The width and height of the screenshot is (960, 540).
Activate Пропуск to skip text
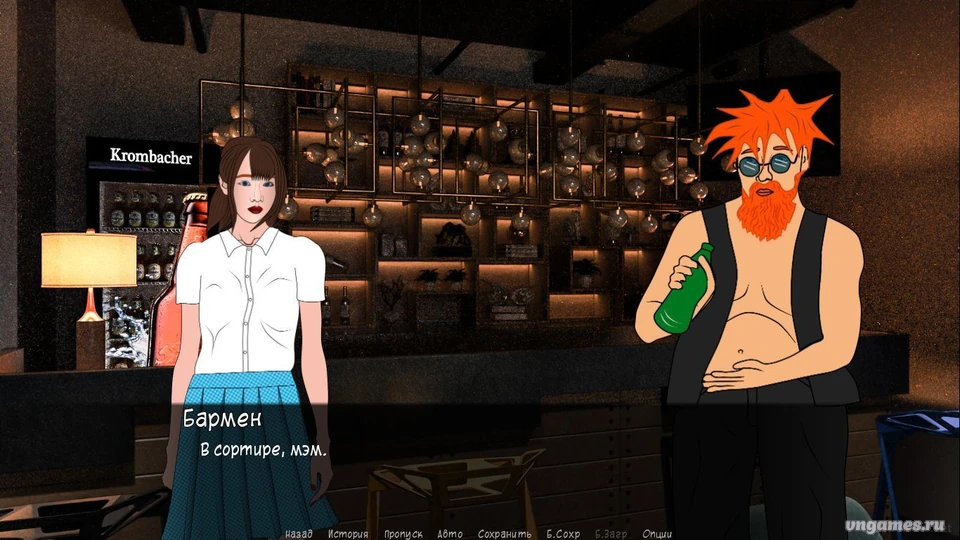403,534
